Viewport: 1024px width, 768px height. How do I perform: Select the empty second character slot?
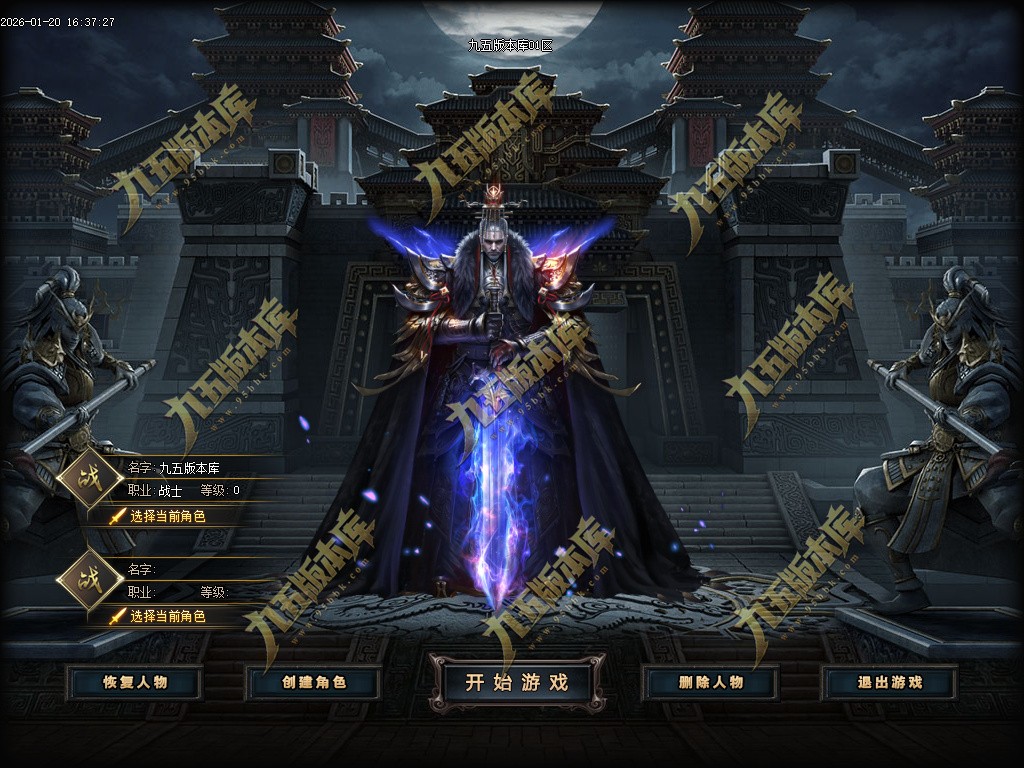[167, 616]
